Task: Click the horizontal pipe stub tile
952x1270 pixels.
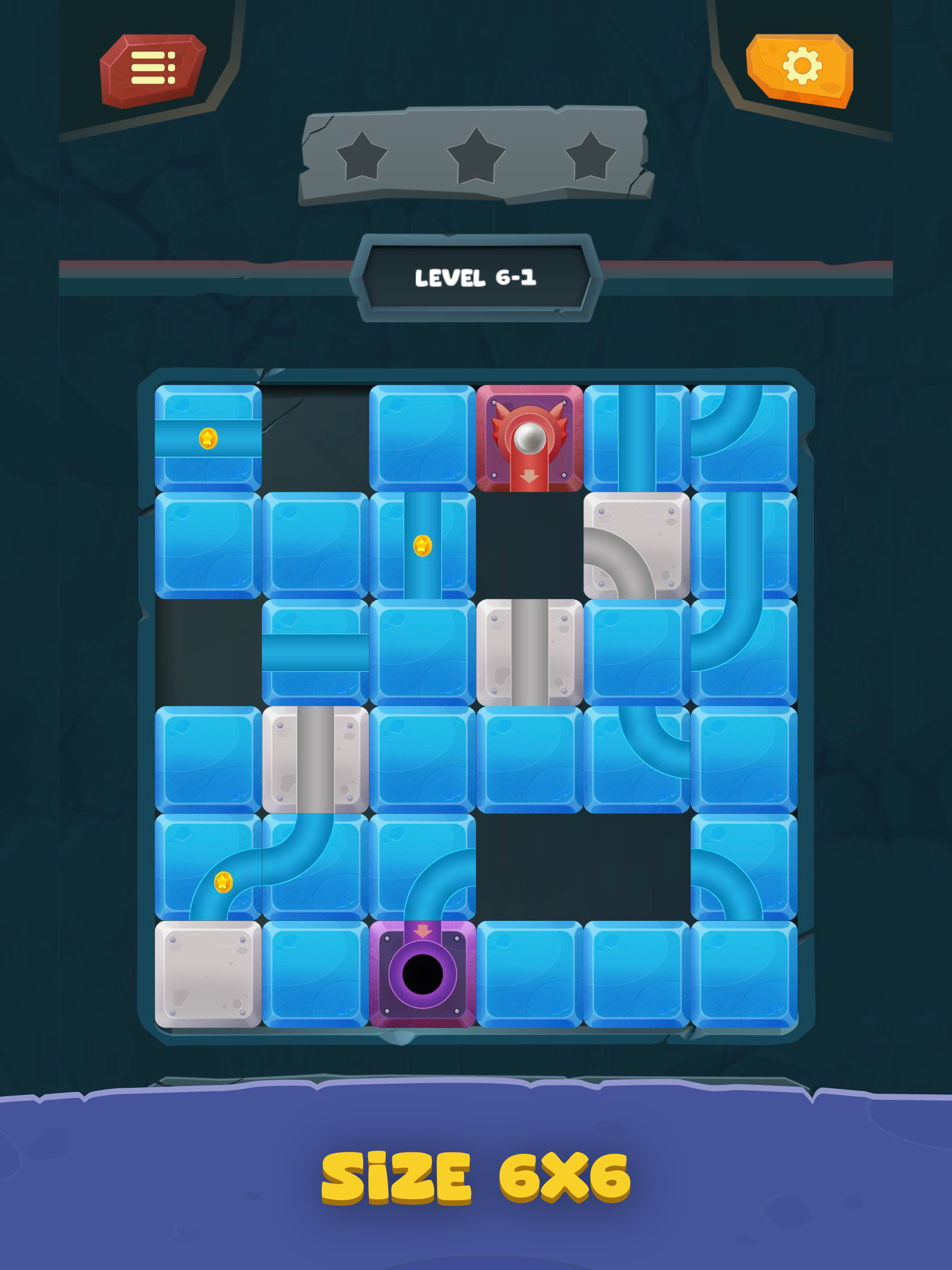Action: 313,657
